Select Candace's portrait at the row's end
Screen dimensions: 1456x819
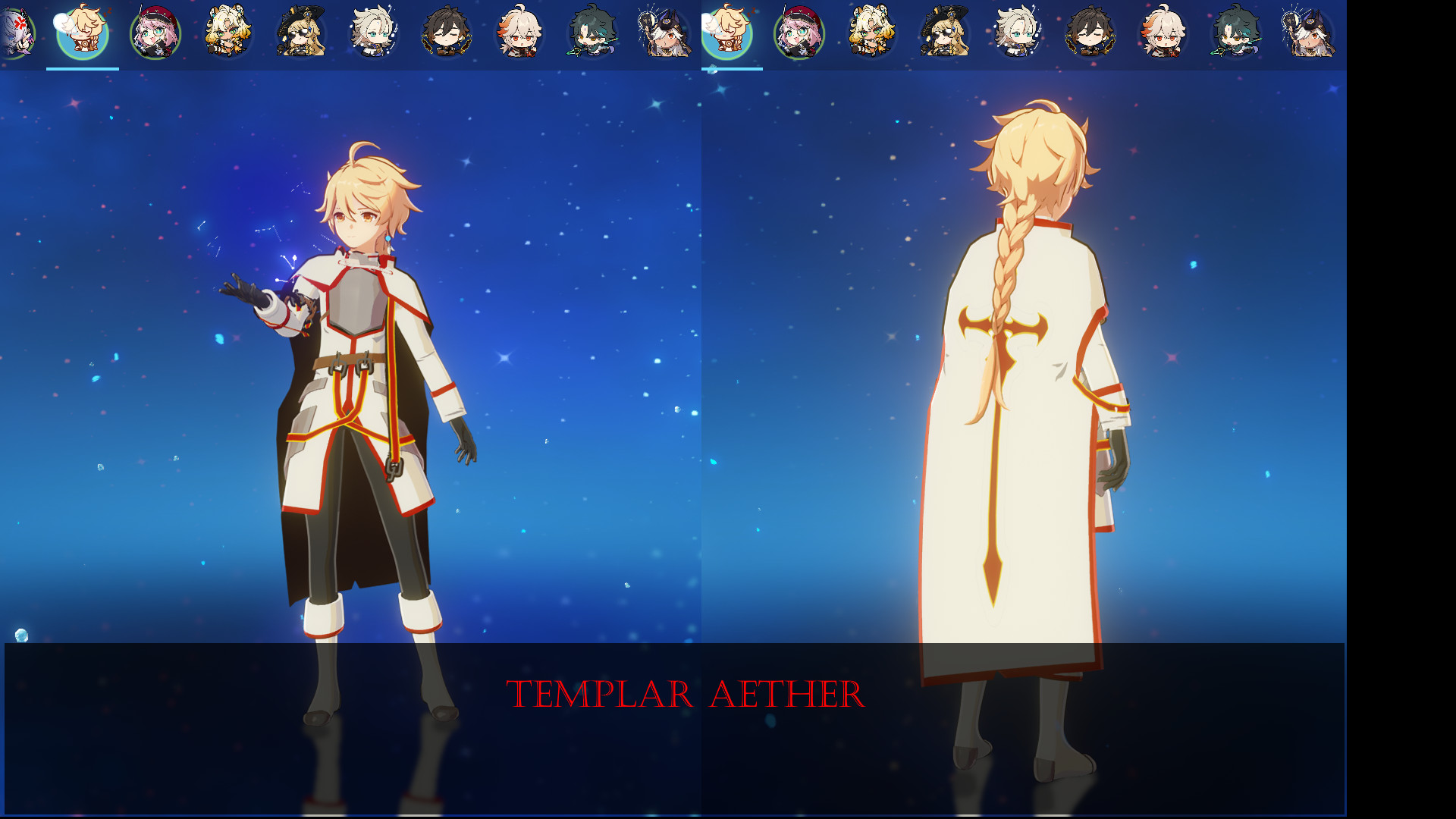click(x=664, y=34)
